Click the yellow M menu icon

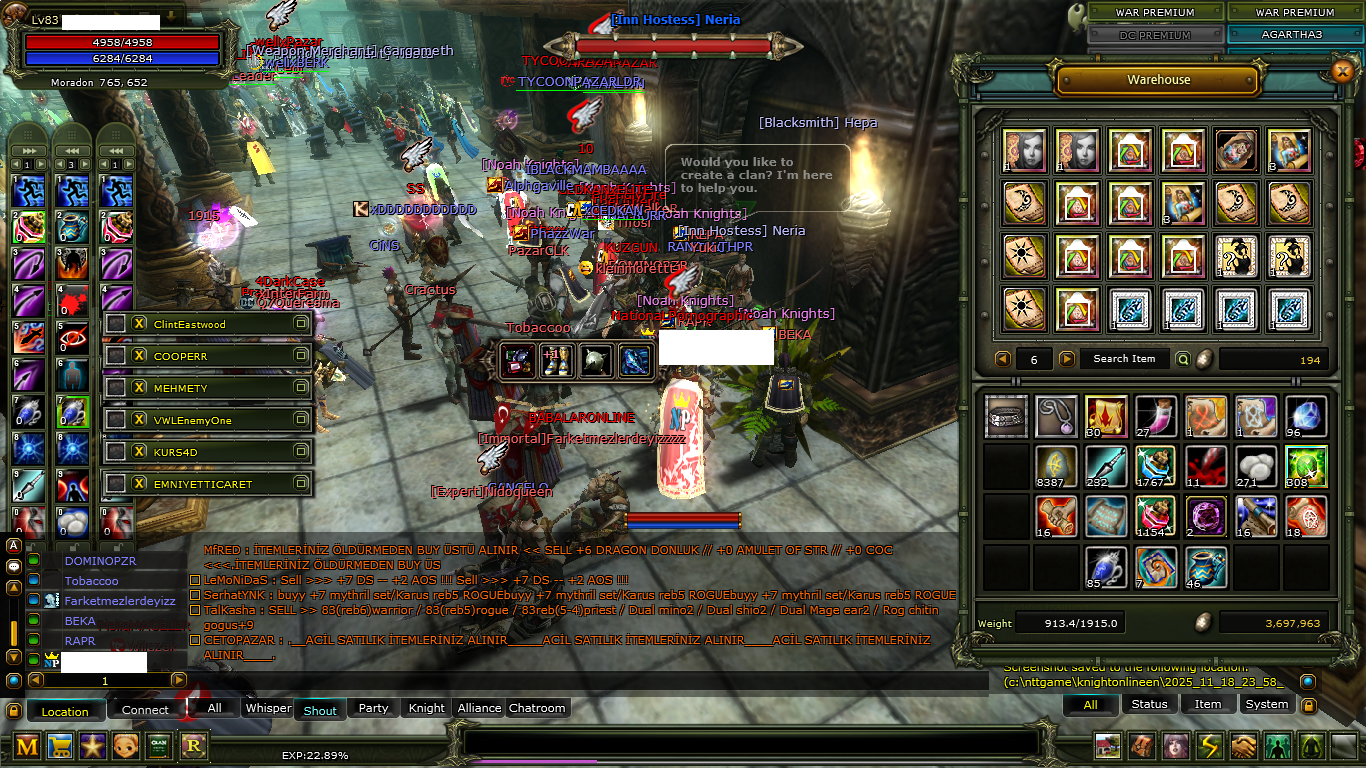(27, 745)
